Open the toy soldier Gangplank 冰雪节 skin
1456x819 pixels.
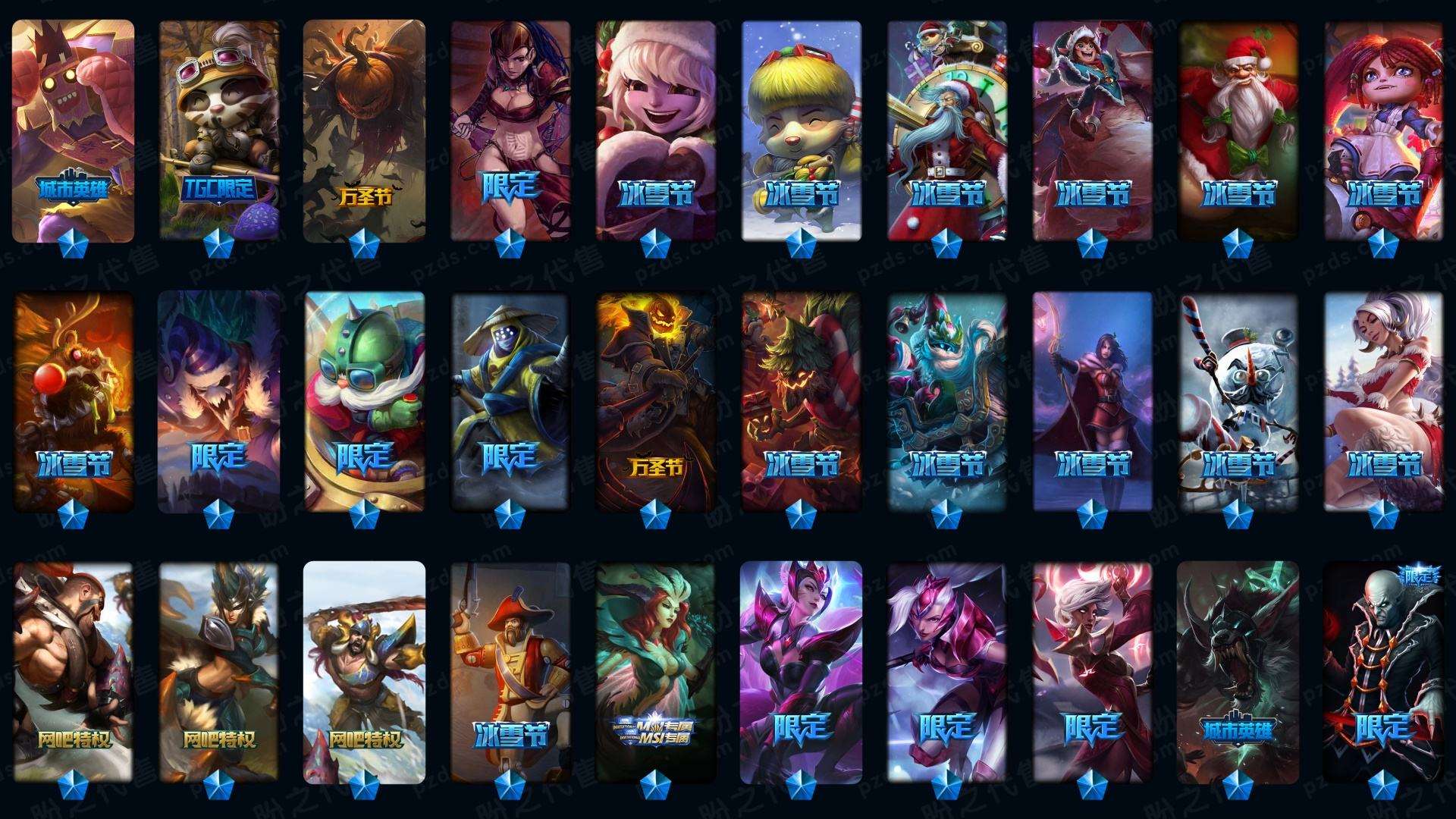pos(510,671)
